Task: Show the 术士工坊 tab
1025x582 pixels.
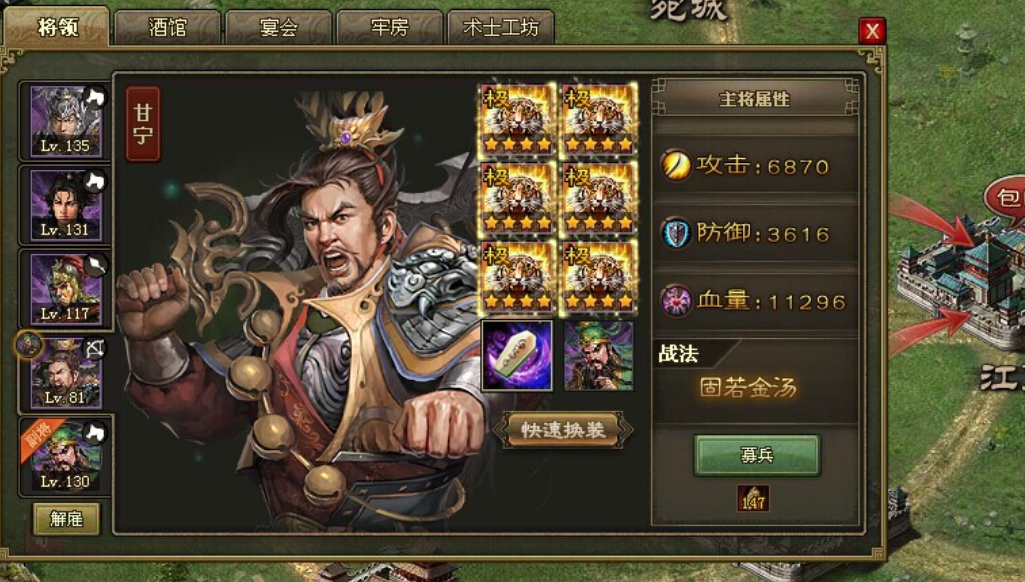Action: [501, 27]
